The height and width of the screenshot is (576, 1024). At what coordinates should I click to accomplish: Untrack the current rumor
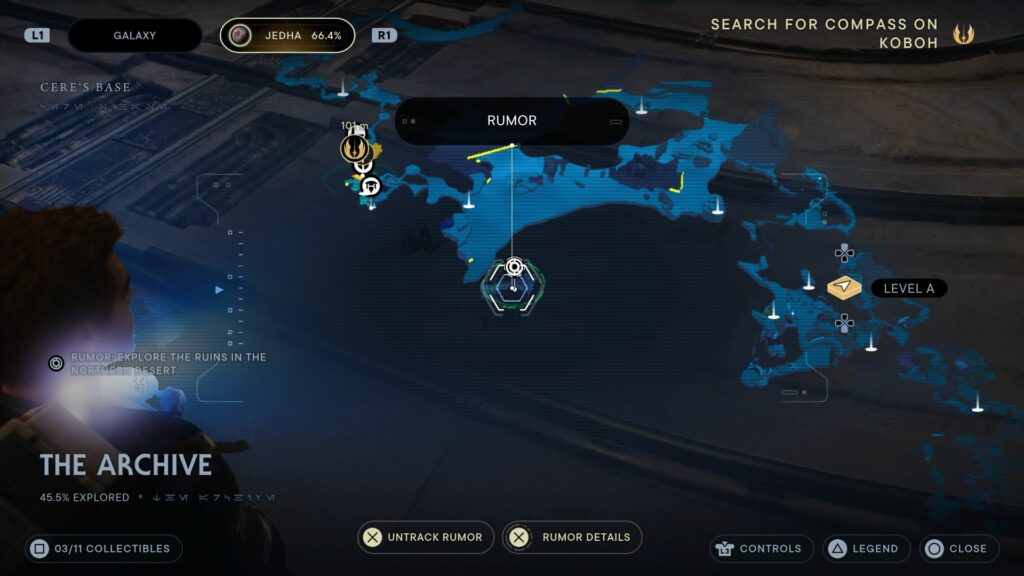pos(426,537)
